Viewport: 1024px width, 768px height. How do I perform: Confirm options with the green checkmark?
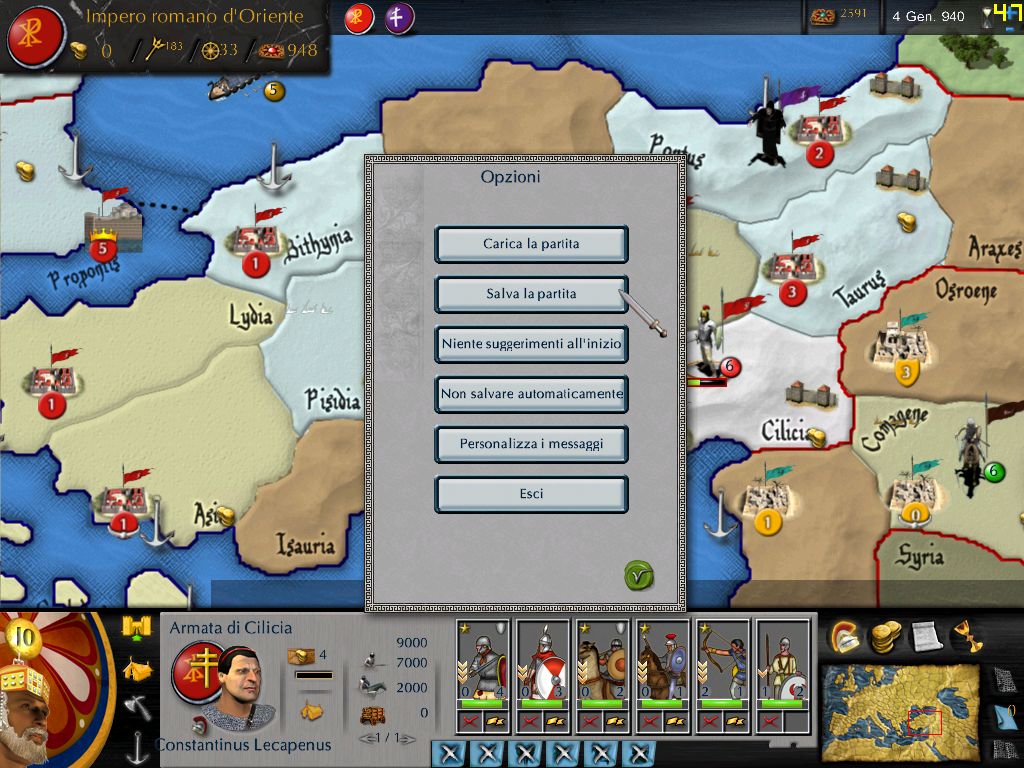click(638, 575)
